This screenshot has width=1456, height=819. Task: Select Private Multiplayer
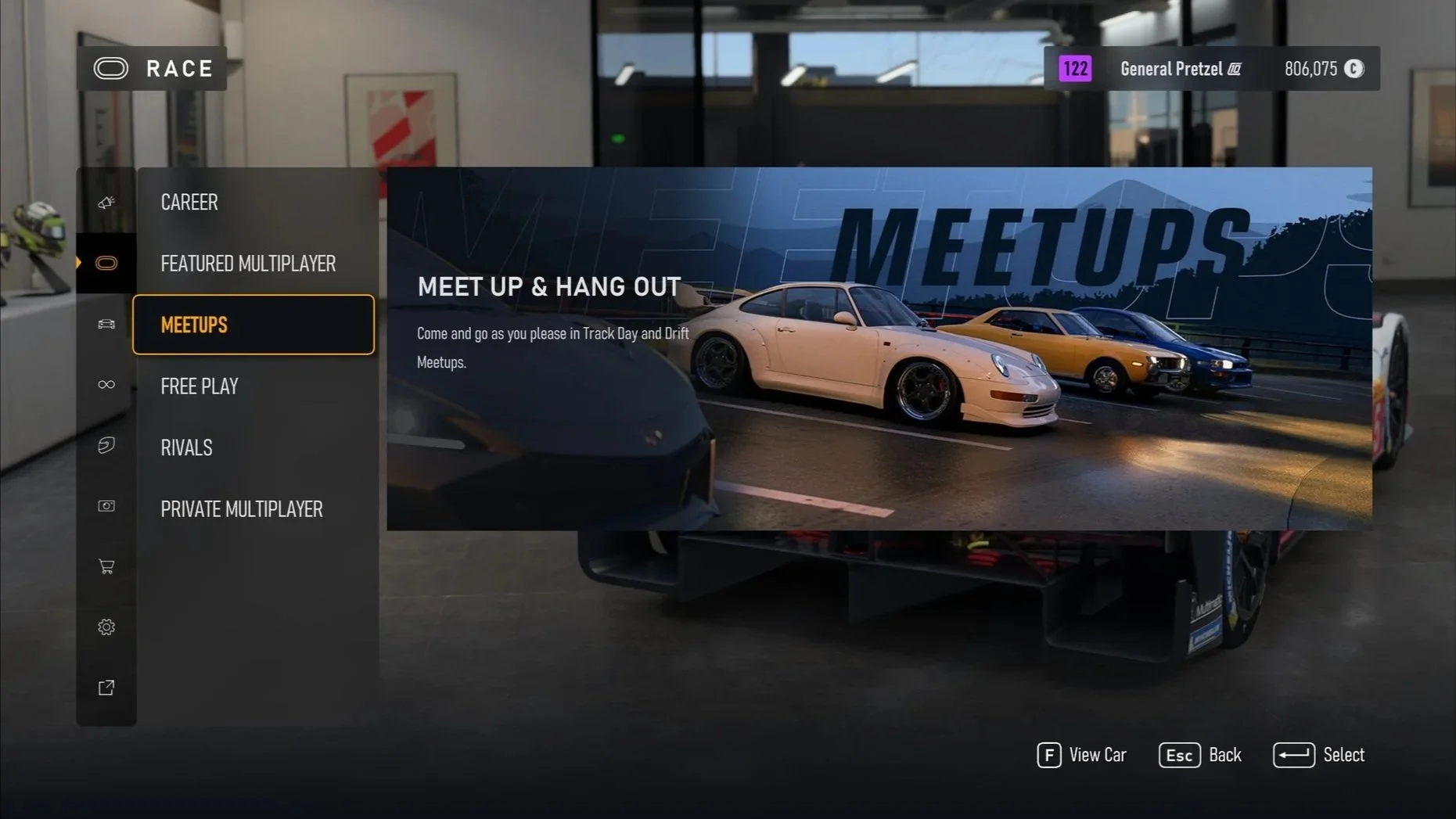pyautogui.click(x=242, y=509)
